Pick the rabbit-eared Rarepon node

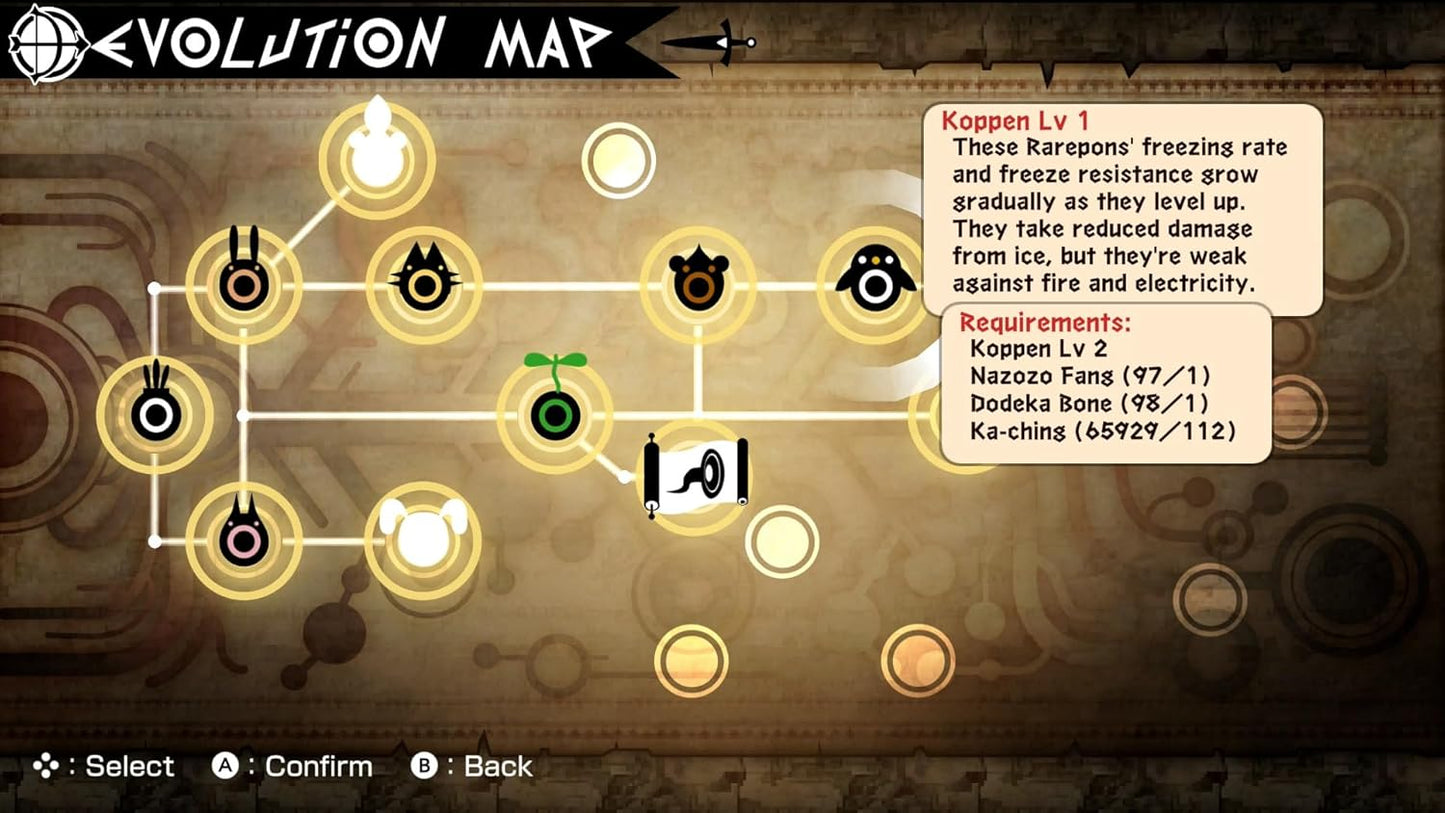pyautogui.click(x=244, y=285)
